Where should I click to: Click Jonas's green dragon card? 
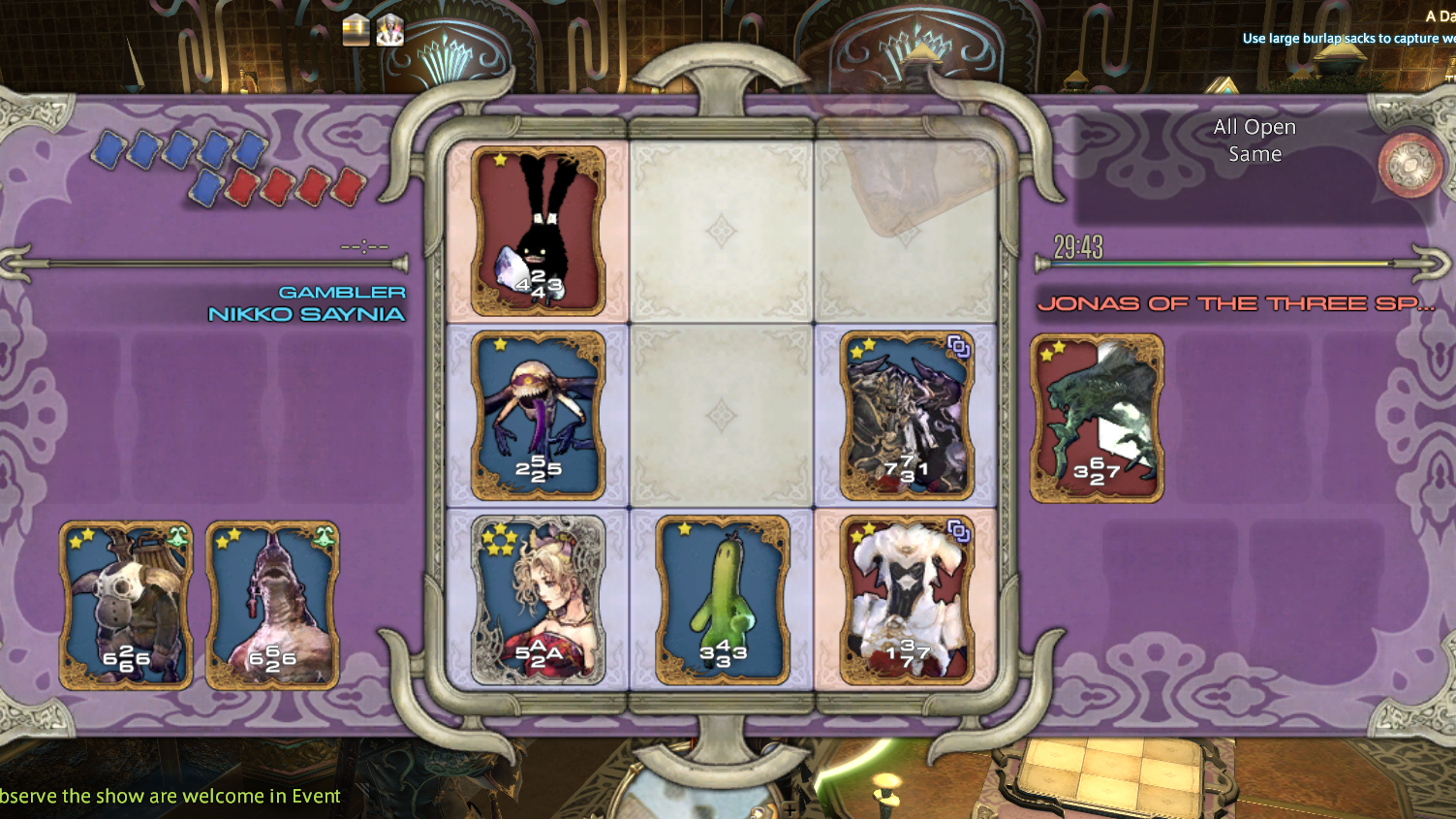1097,419
